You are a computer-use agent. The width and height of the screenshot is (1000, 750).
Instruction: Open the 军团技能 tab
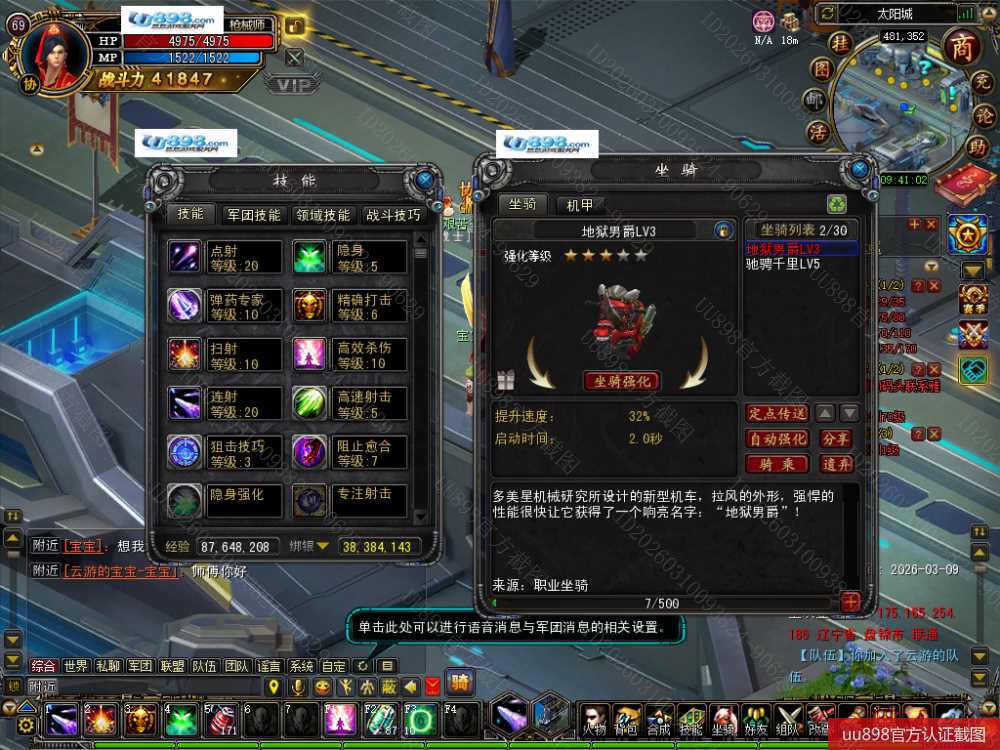(x=253, y=214)
